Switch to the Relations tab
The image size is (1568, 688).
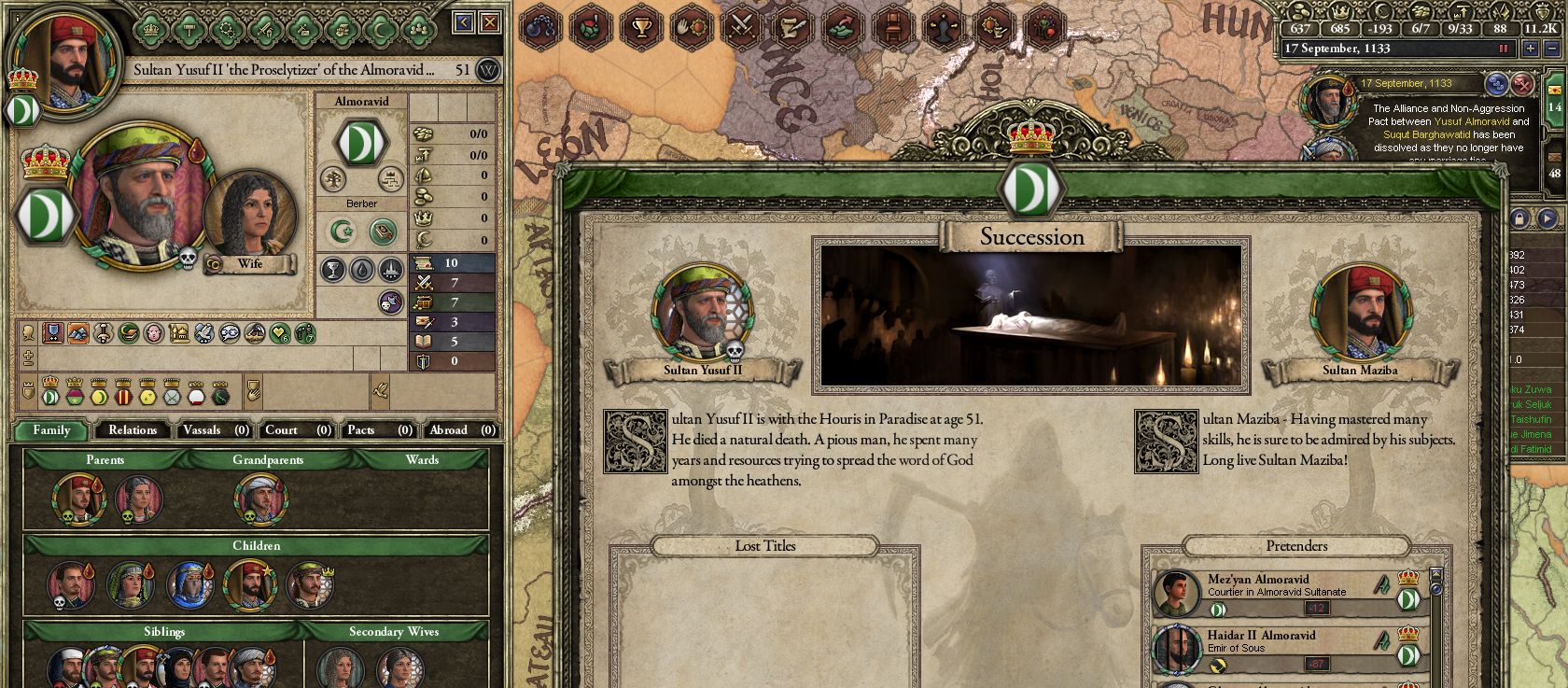(x=132, y=430)
